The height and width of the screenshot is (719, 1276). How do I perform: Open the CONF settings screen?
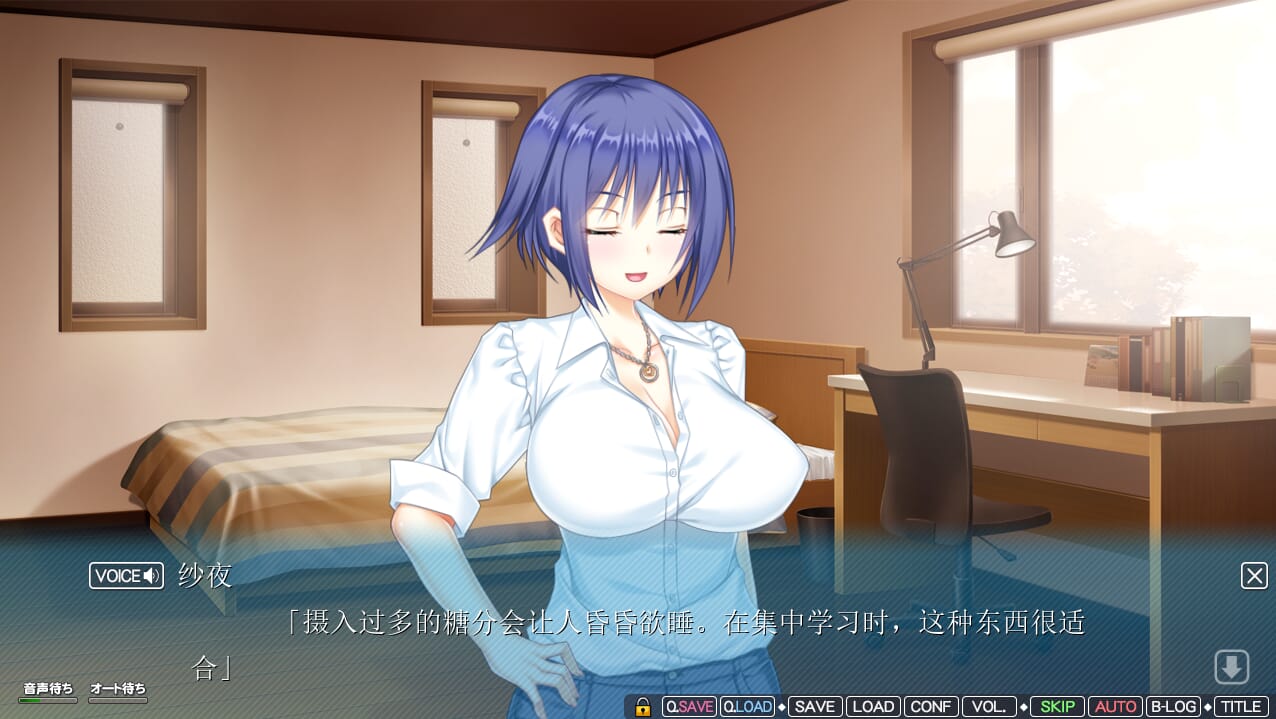pyautogui.click(x=931, y=706)
